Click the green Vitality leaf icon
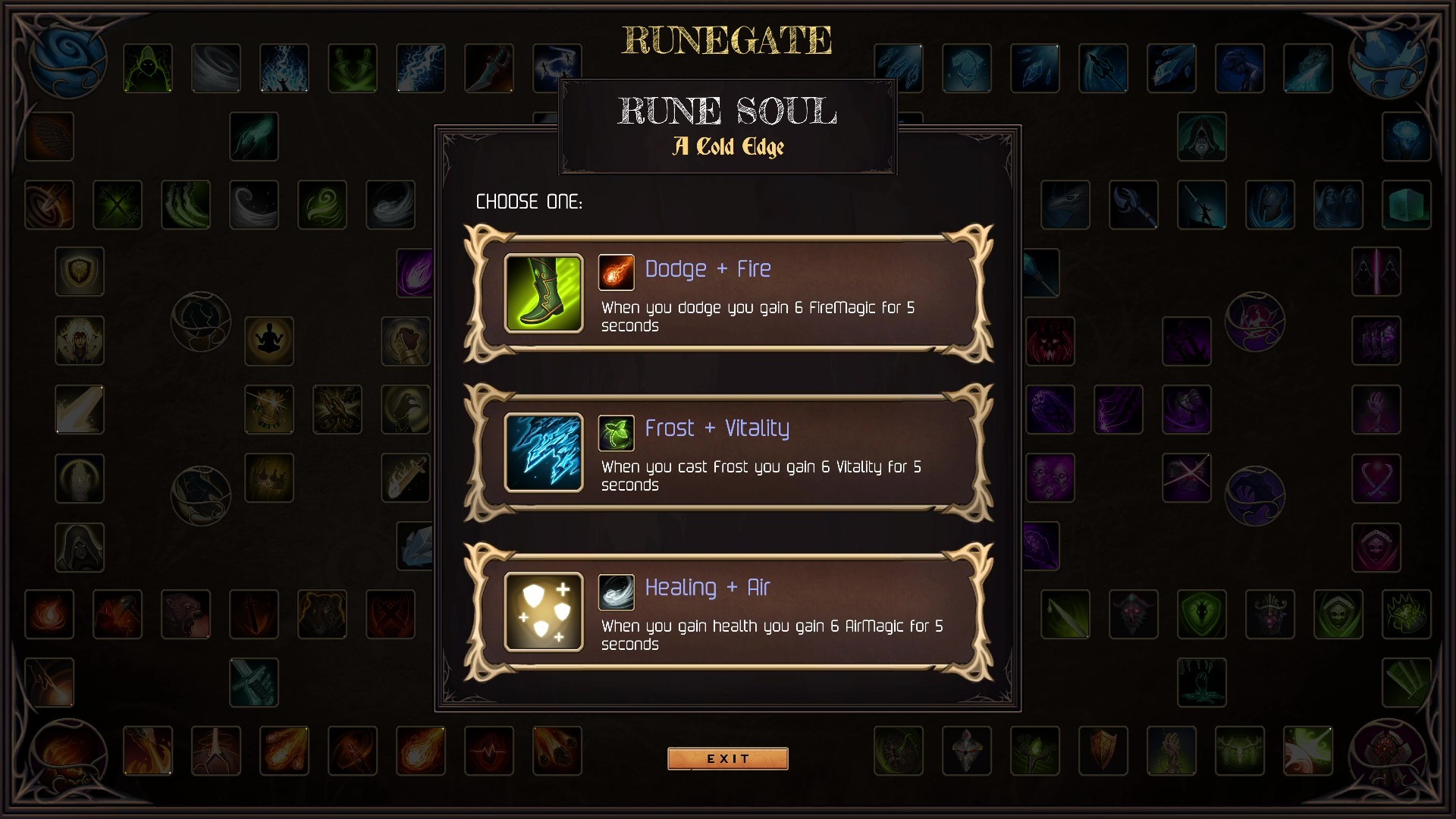The height and width of the screenshot is (819, 1456). 616,431
